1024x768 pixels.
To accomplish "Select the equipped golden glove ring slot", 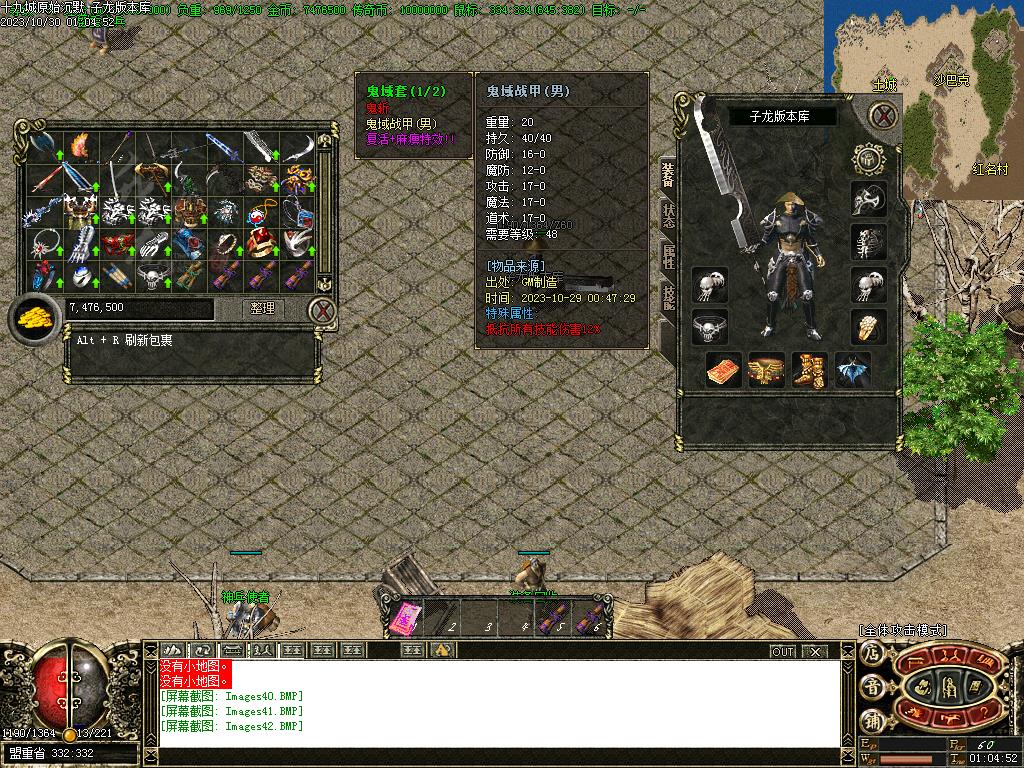I will pos(868,326).
